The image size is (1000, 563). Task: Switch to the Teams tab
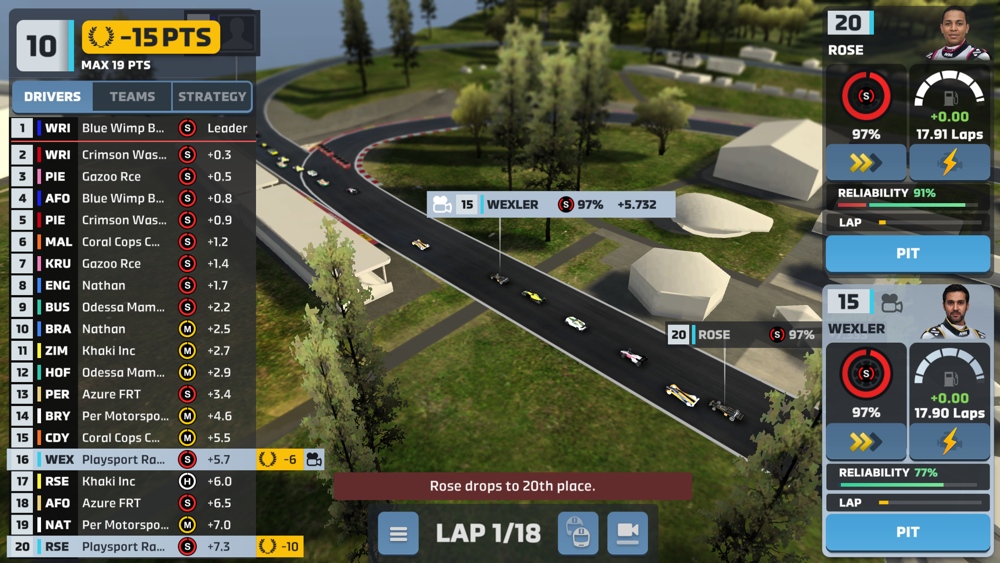132,97
